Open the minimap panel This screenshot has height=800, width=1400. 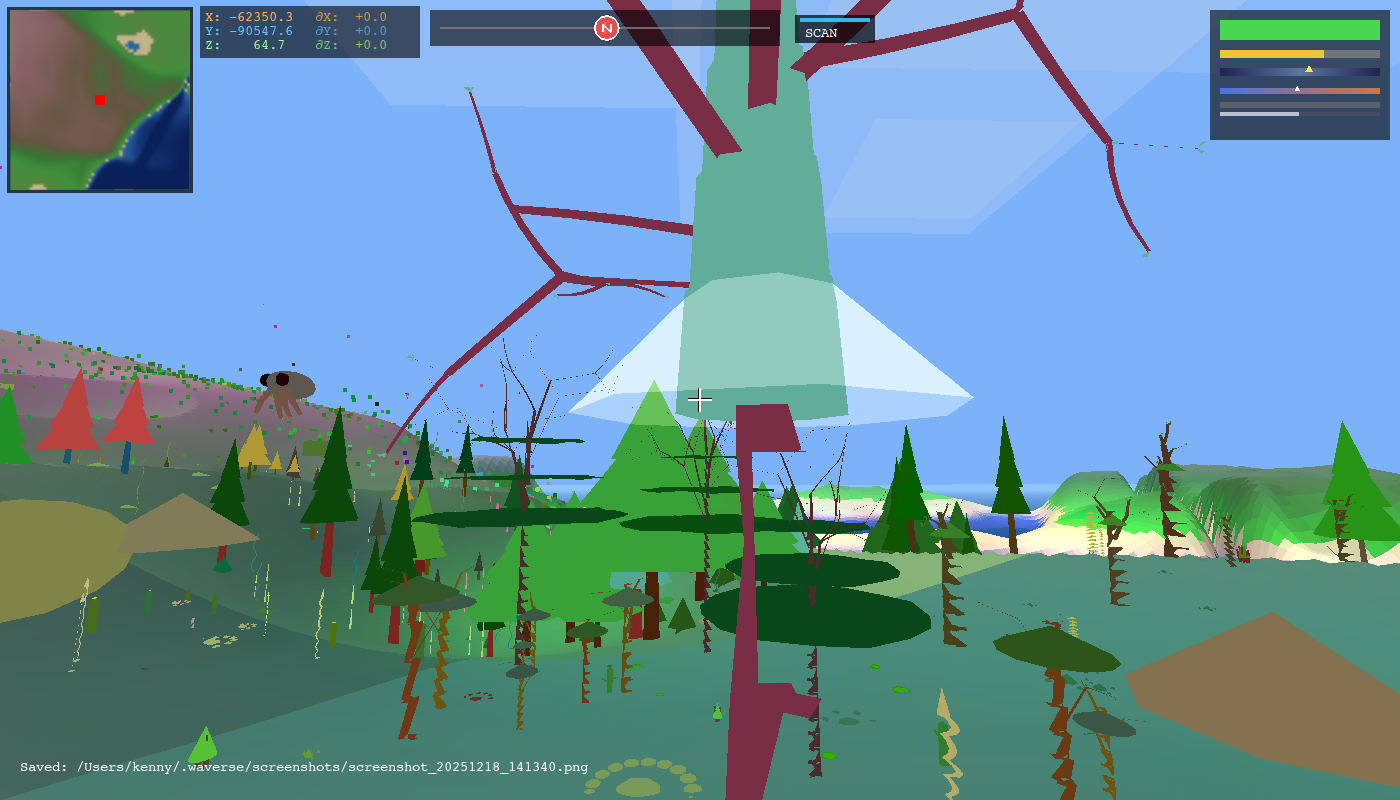point(100,100)
